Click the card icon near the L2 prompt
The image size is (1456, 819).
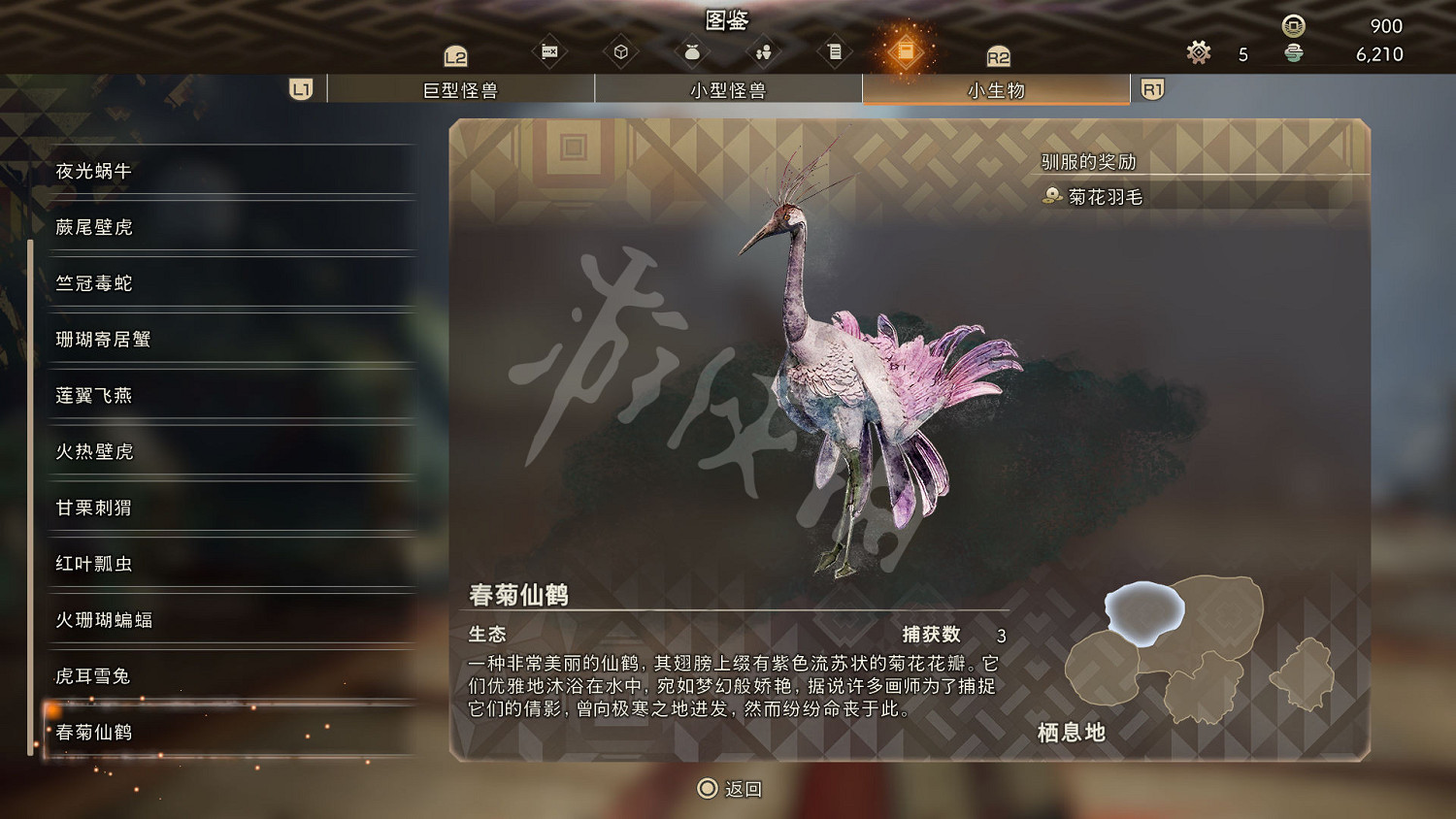[x=548, y=50]
